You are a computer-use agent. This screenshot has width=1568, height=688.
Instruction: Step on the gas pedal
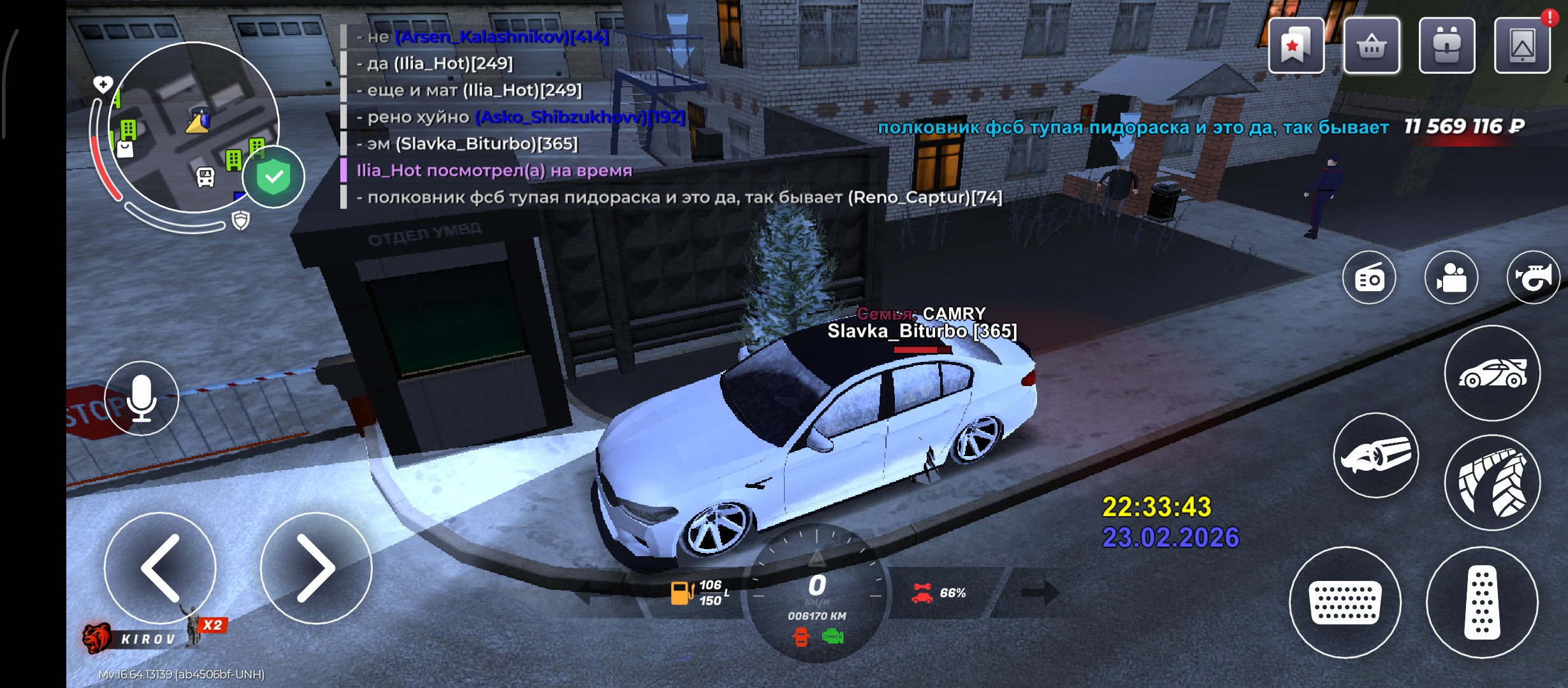(1482, 603)
